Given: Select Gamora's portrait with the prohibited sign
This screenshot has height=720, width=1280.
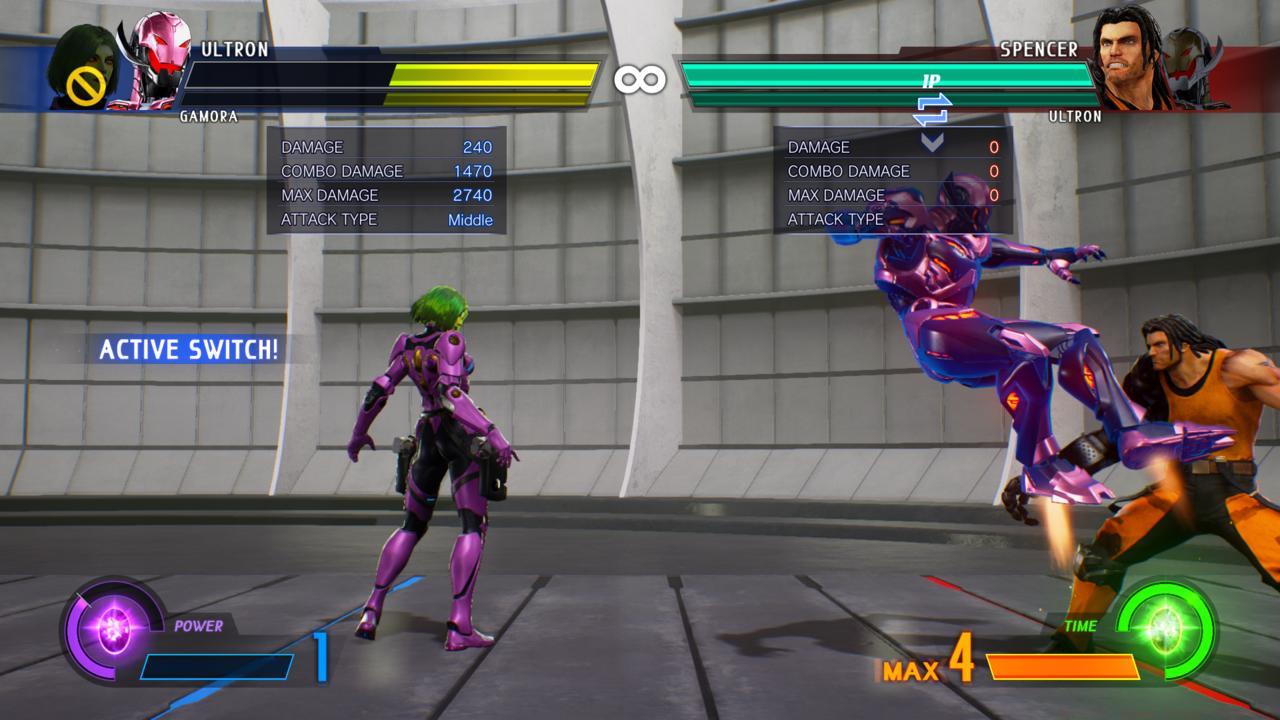Looking at the screenshot, I should (x=85, y=68).
